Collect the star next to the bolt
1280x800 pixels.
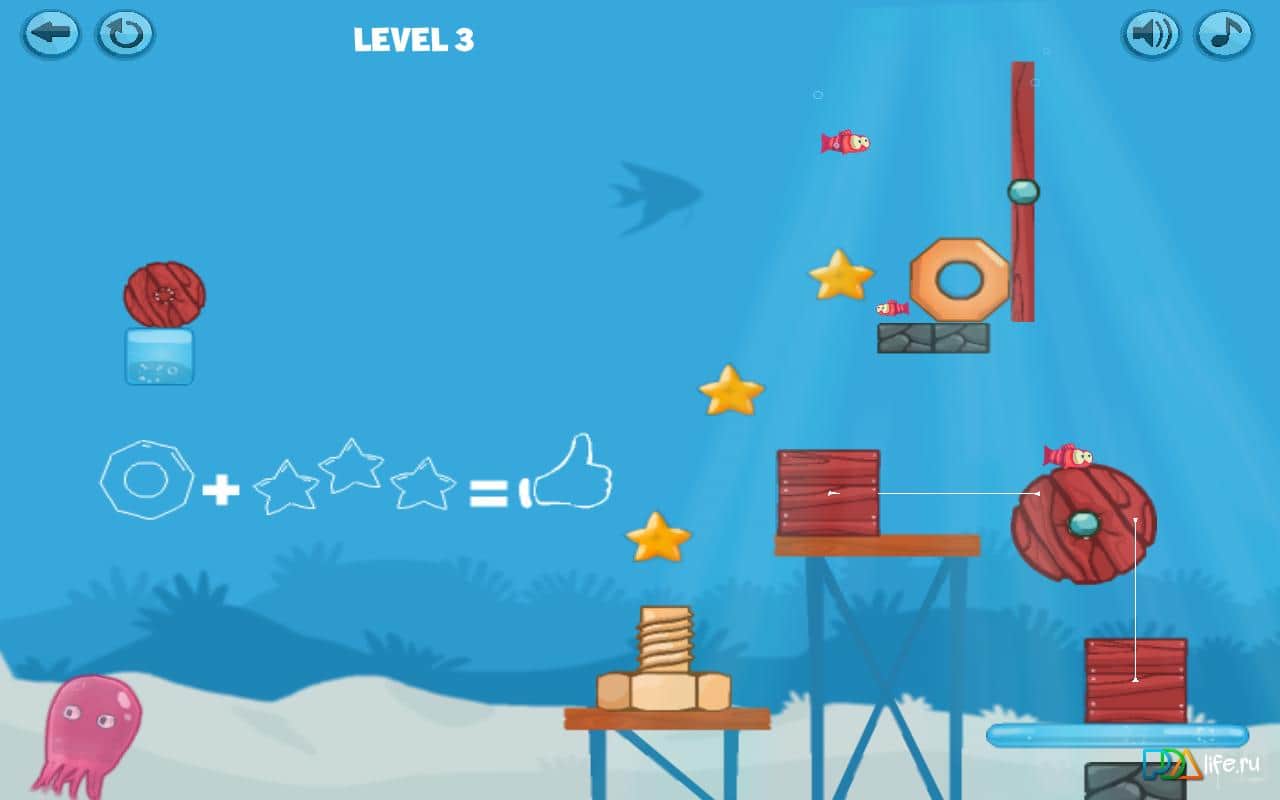657,539
